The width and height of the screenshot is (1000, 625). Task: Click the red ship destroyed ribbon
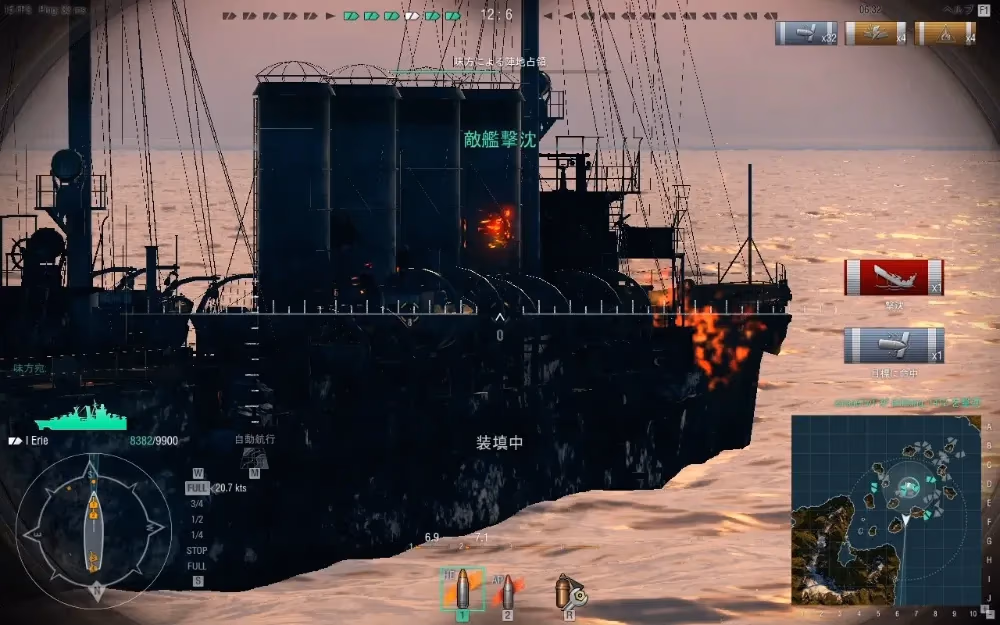point(893,278)
